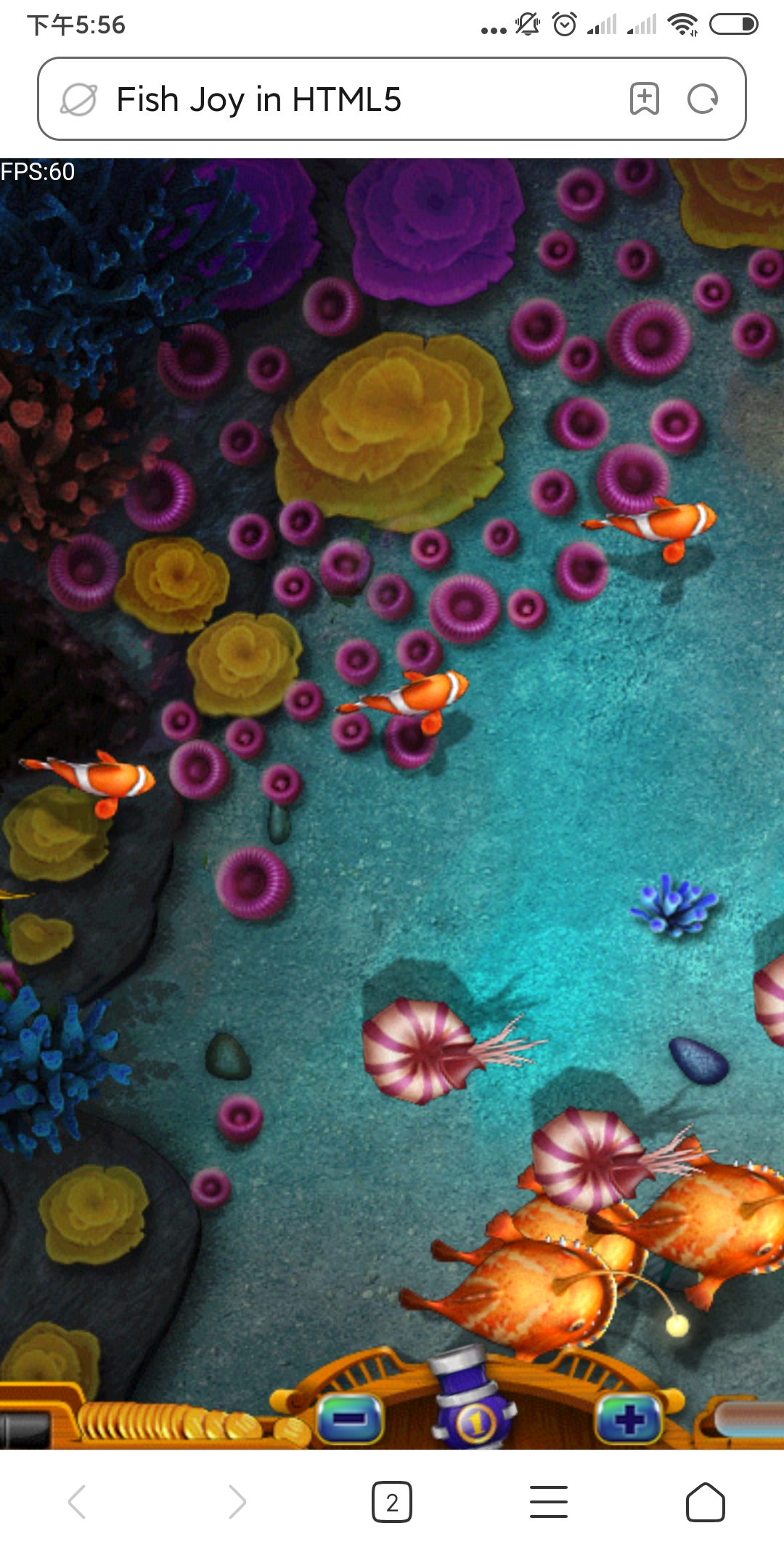Decrease cannon power with the minus button
Image resolution: width=784 pixels, height=1568 pixels.
coord(351,1418)
